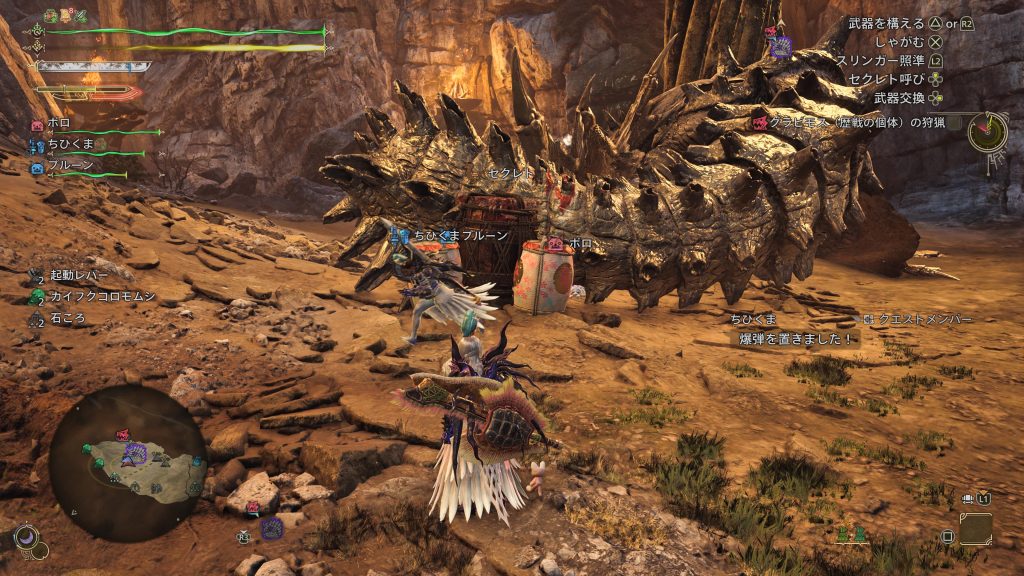Viewport: 1024px width, 576px height.
Task: Select the カイフクコロモムシ item entry
Action: [98, 297]
